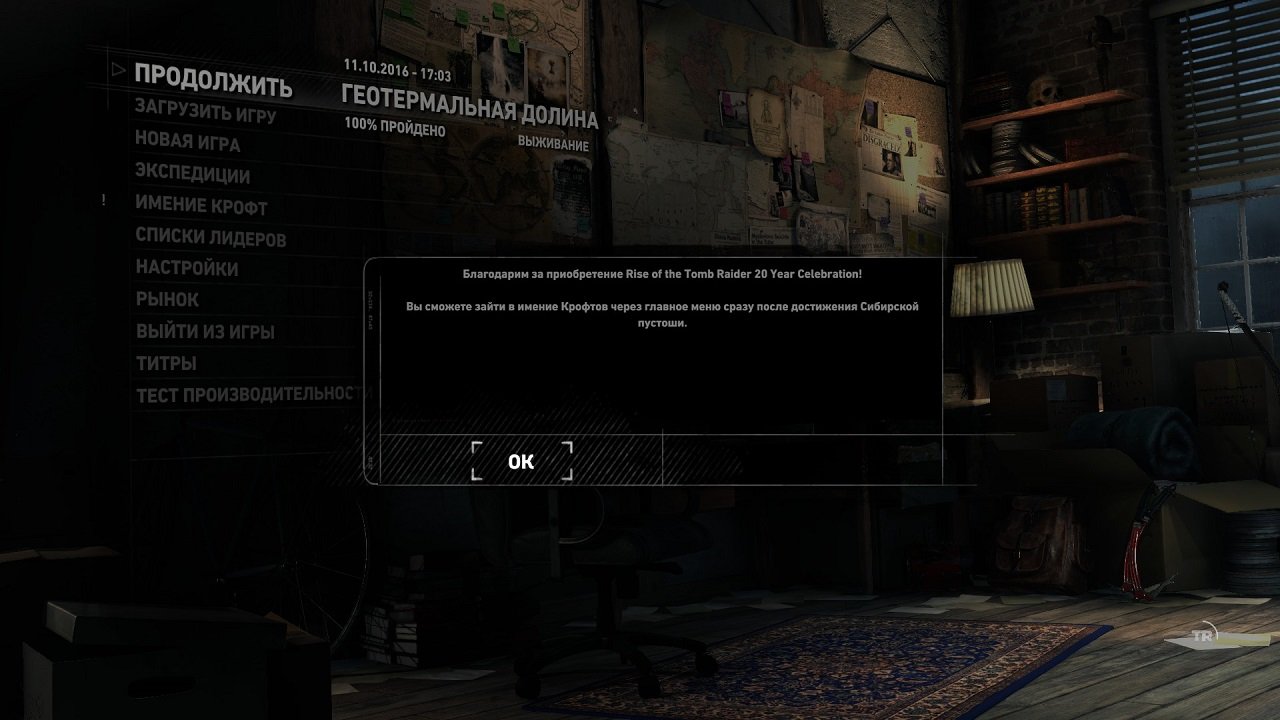This screenshot has width=1280, height=720.
Task: Click Выйти из игры to quit
Action: tap(205, 331)
